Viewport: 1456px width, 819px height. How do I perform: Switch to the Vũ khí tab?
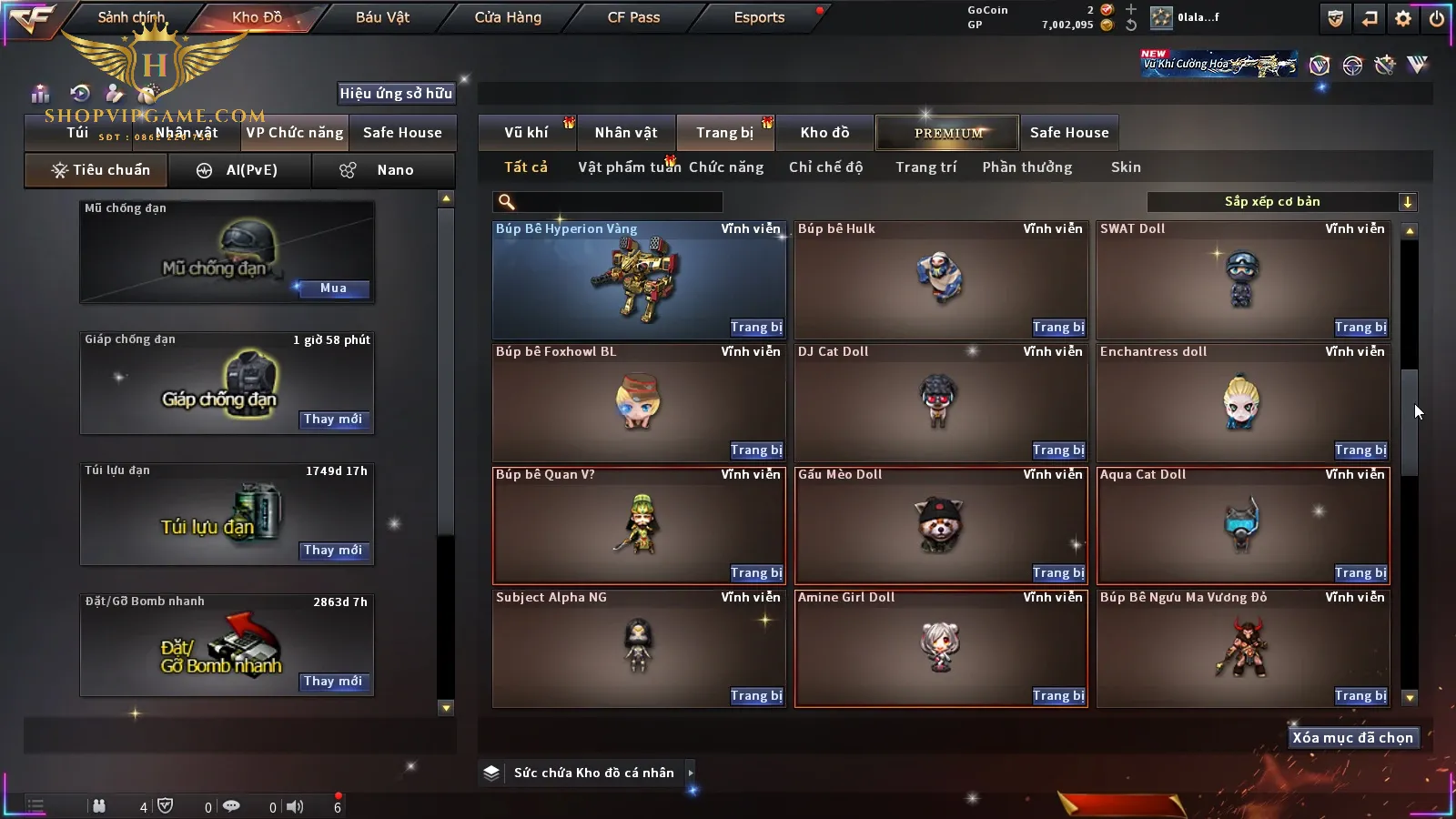(x=527, y=133)
